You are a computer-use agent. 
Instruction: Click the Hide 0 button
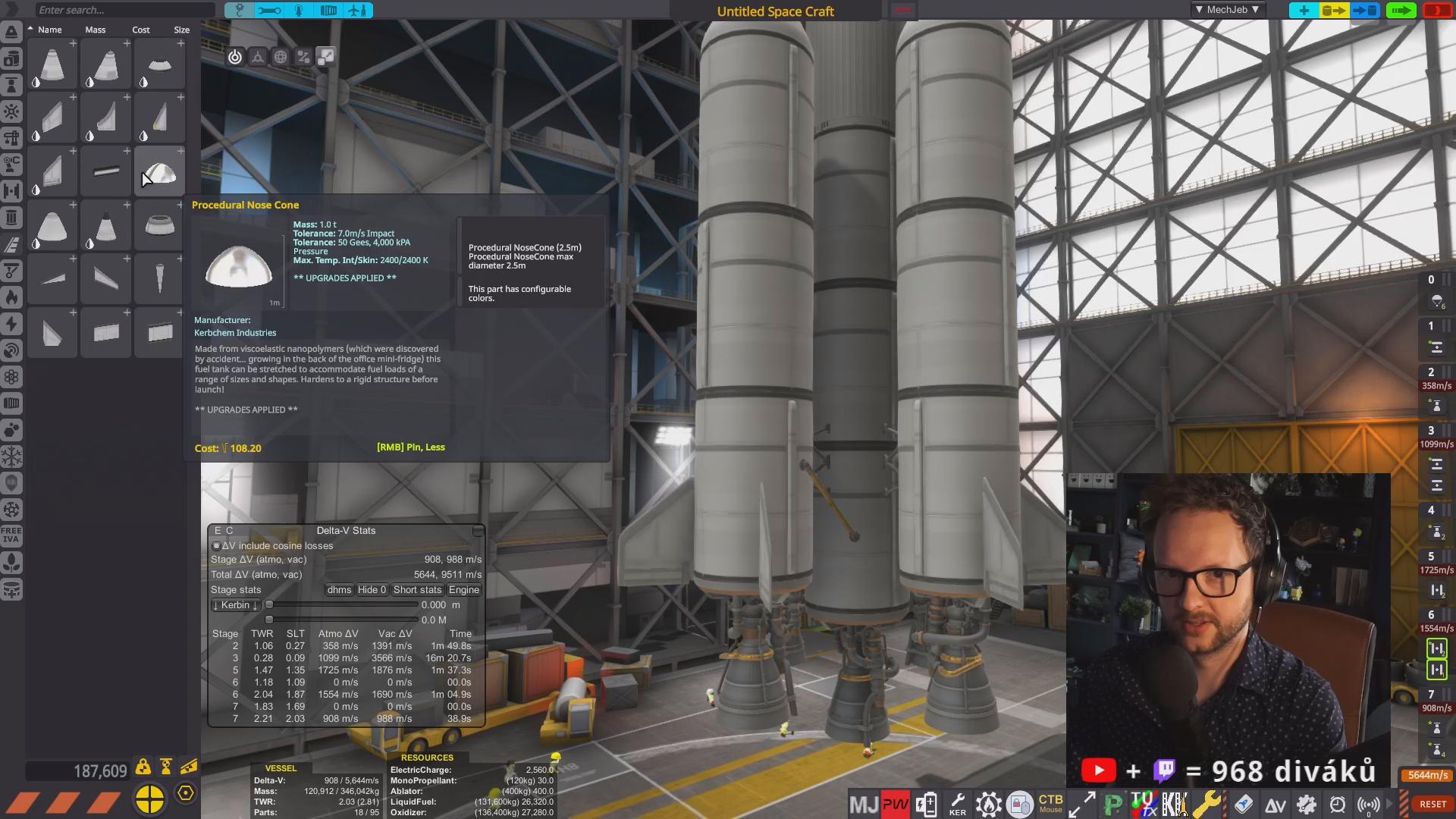(372, 590)
